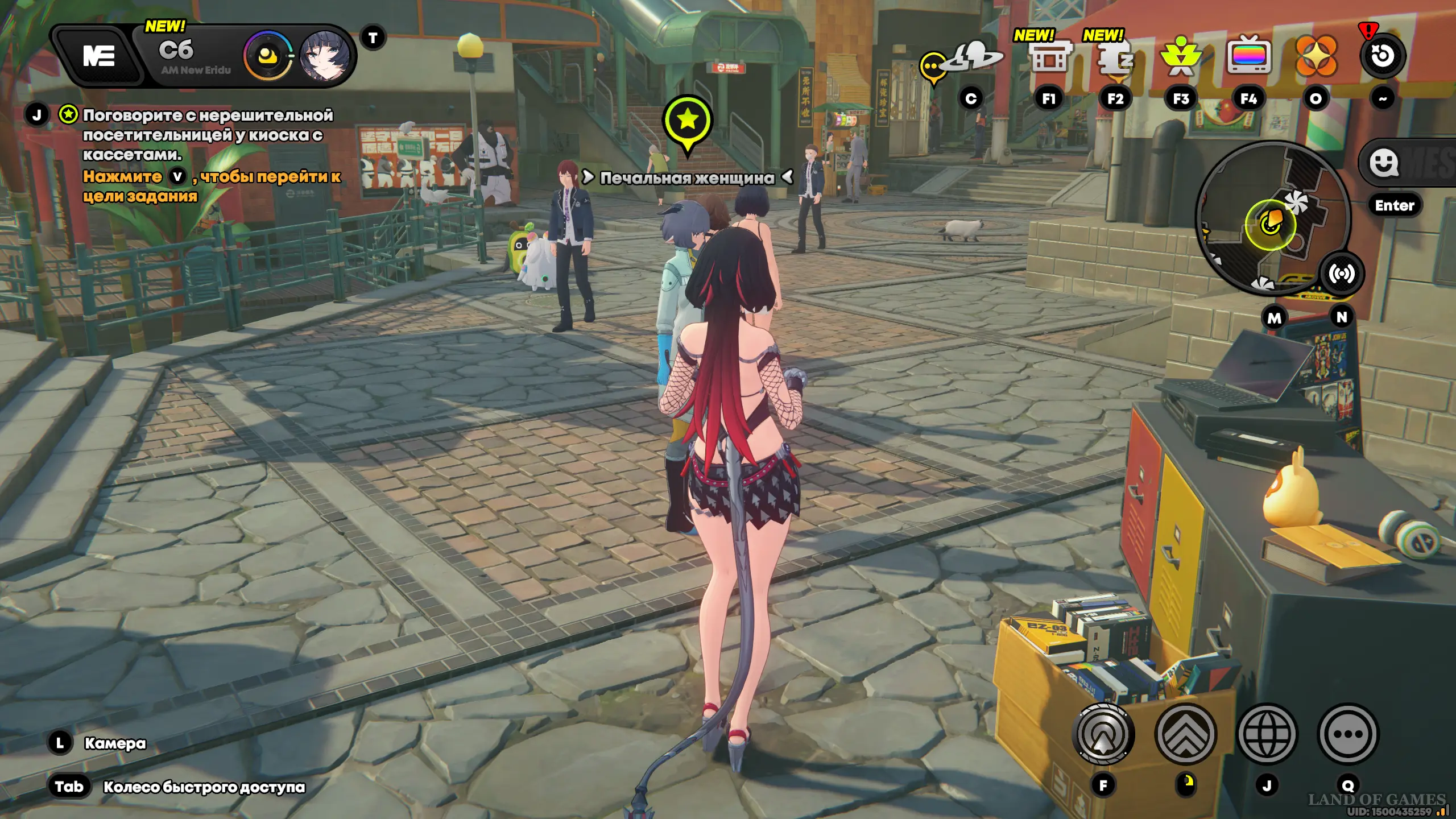Open the green figure star icon

click(1181, 57)
